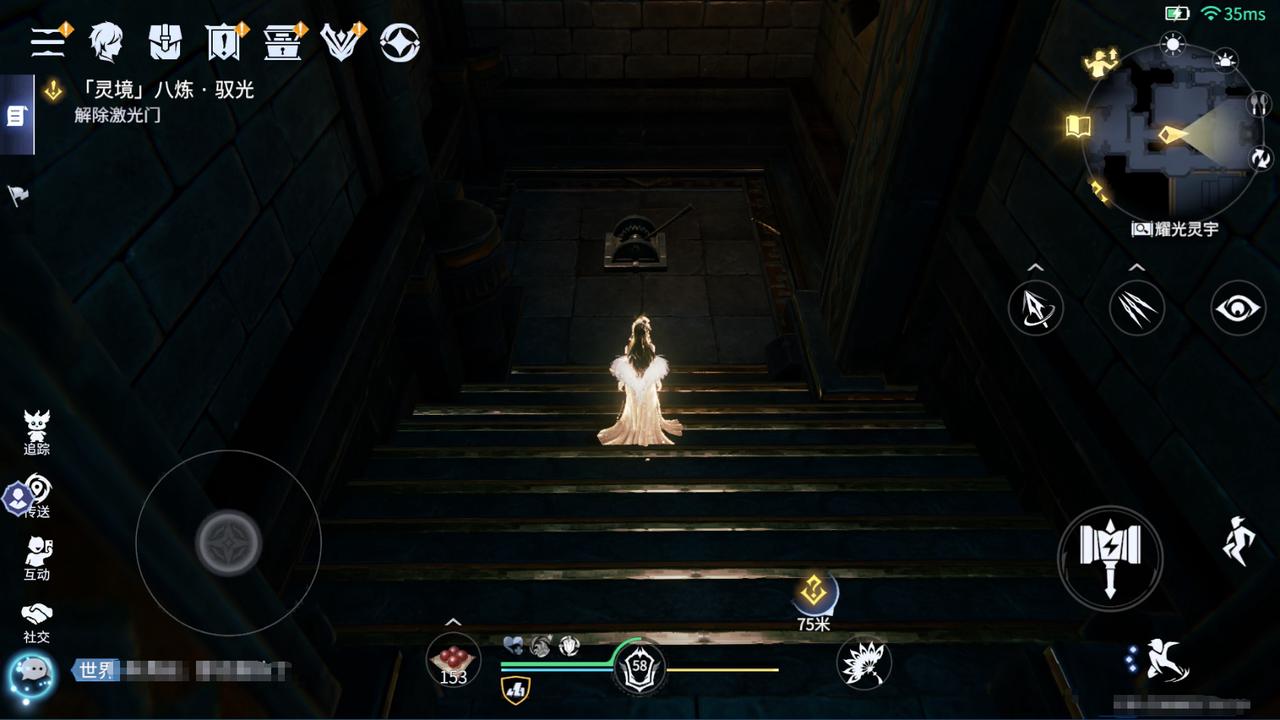Screen dimensions: 1280x720
Task: Activate the eye vision skill
Action: (1238, 308)
